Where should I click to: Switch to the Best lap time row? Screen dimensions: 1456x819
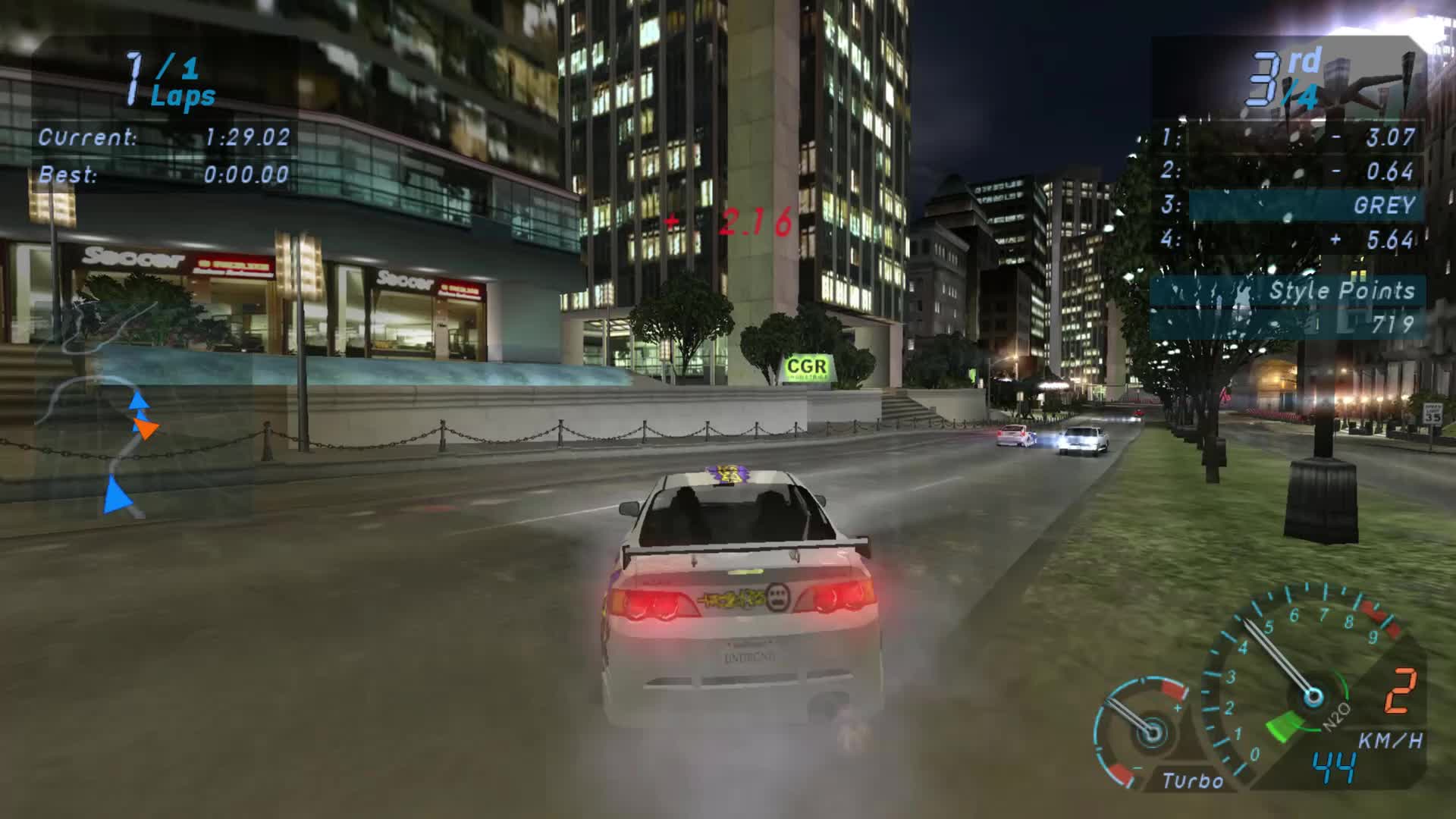[x=165, y=176]
